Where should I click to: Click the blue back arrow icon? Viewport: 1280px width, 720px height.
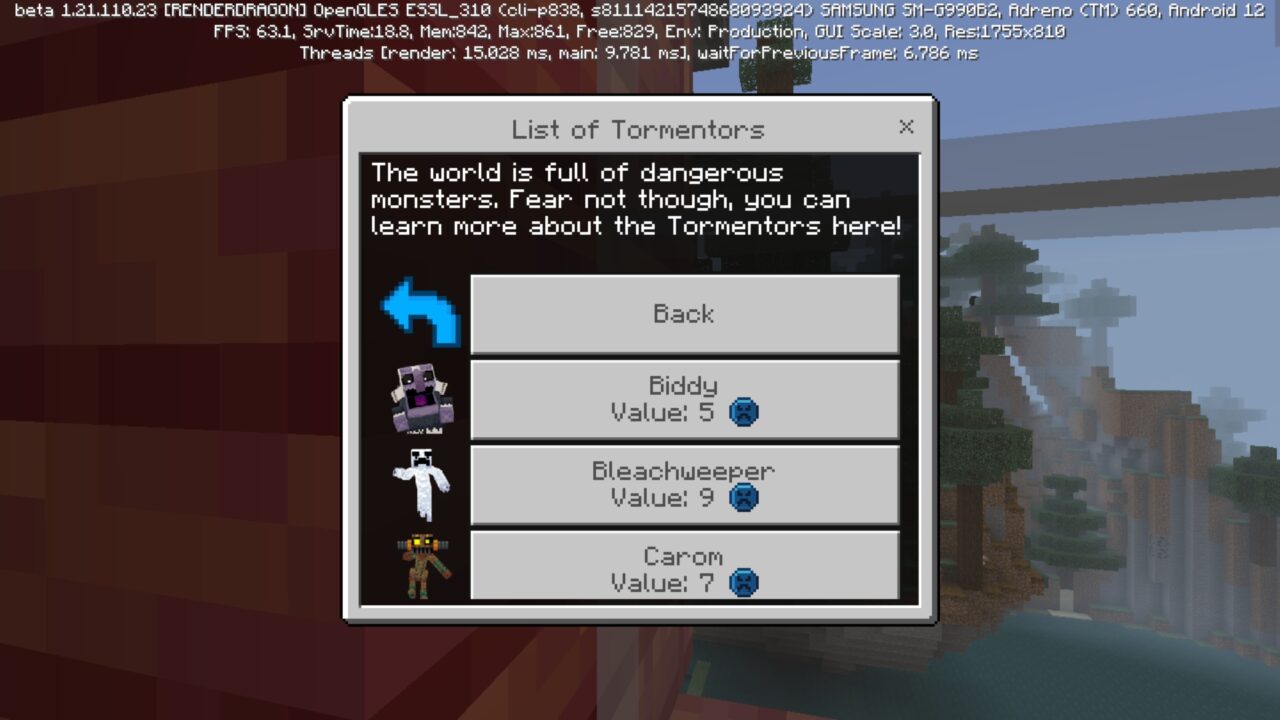click(x=419, y=313)
